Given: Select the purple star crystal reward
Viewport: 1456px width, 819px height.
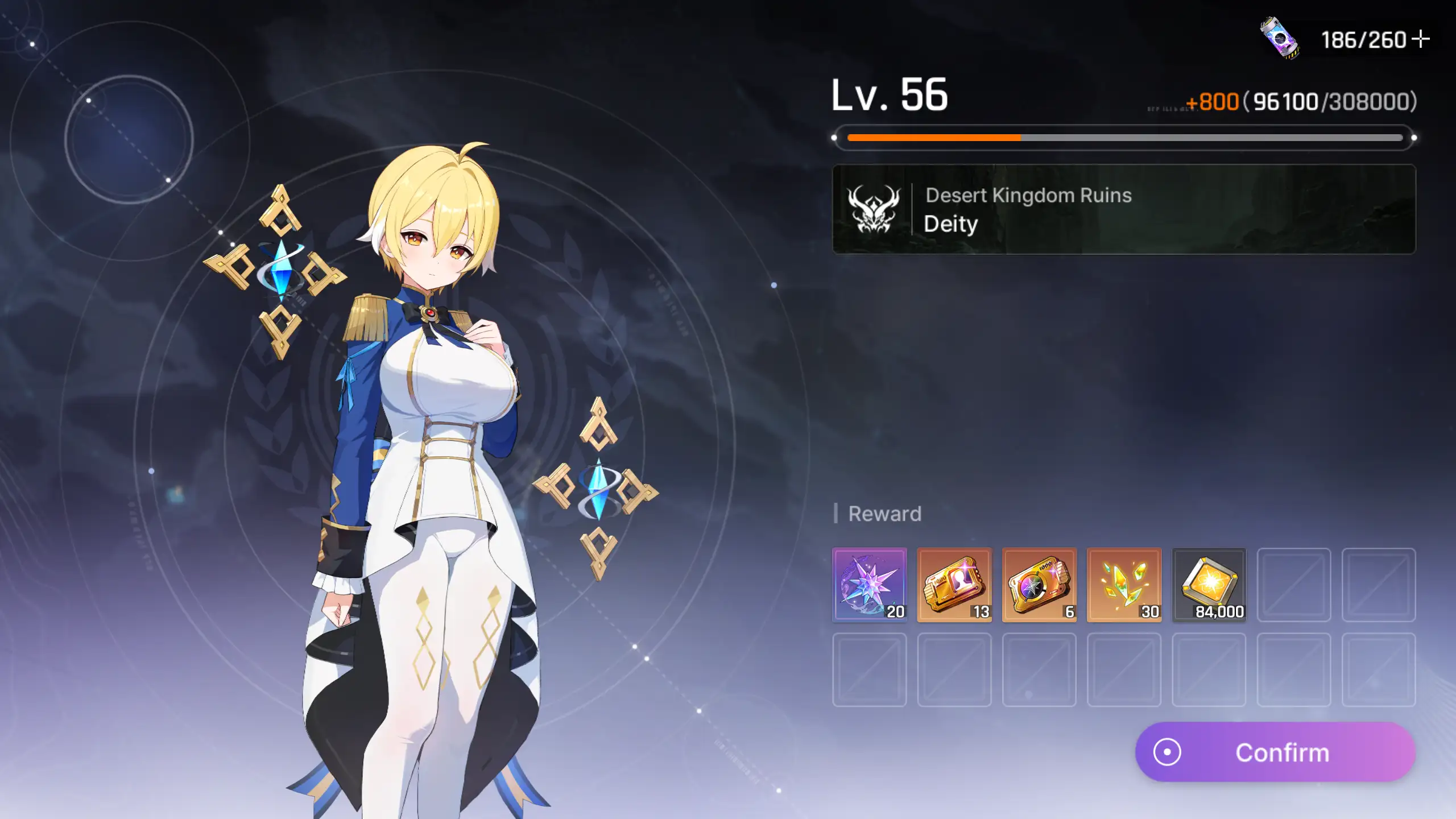Looking at the screenshot, I should 869,584.
